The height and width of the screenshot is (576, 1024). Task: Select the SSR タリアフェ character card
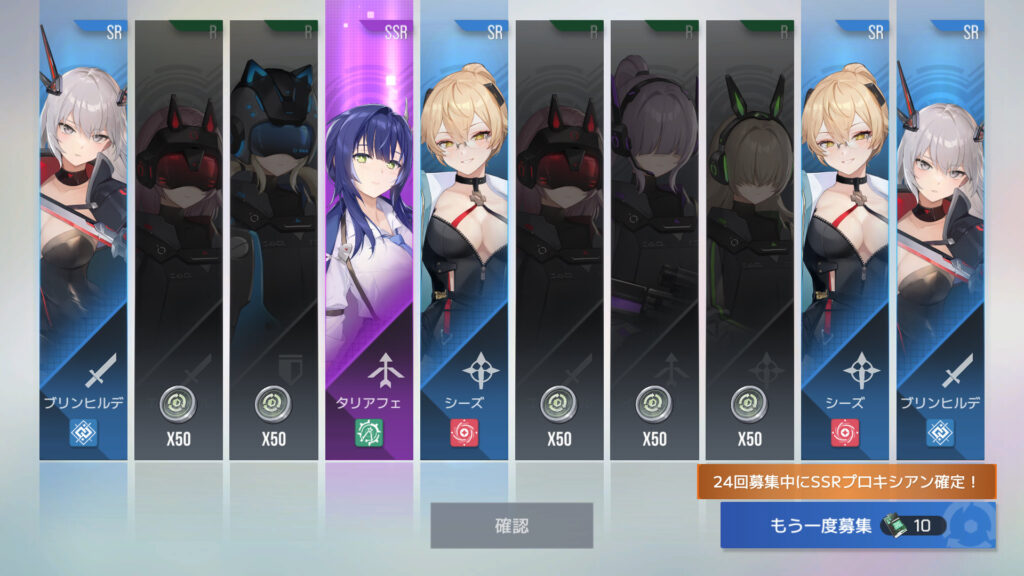[368, 240]
